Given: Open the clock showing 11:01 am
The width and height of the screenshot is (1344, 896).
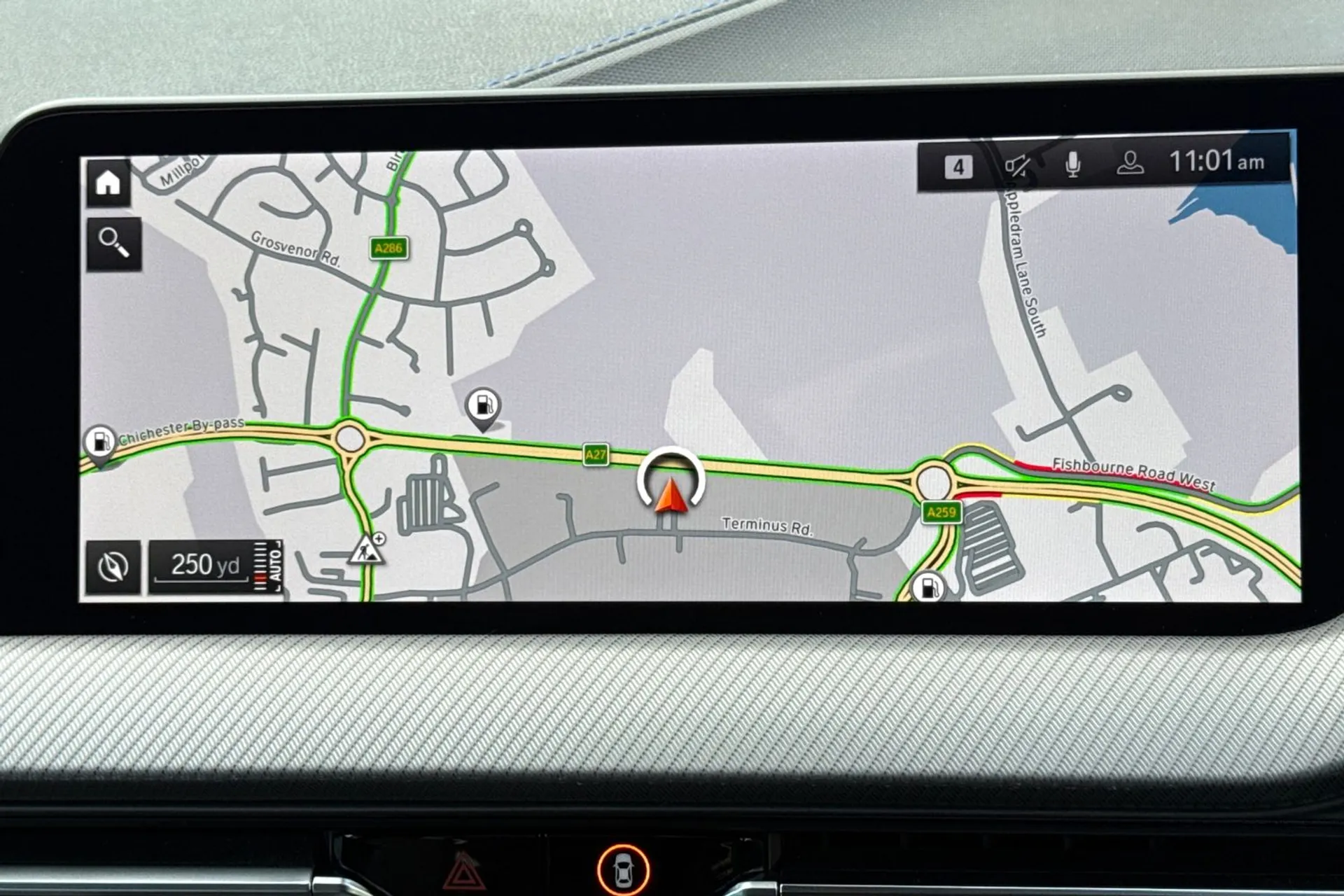Looking at the screenshot, I should point(1217,162).
